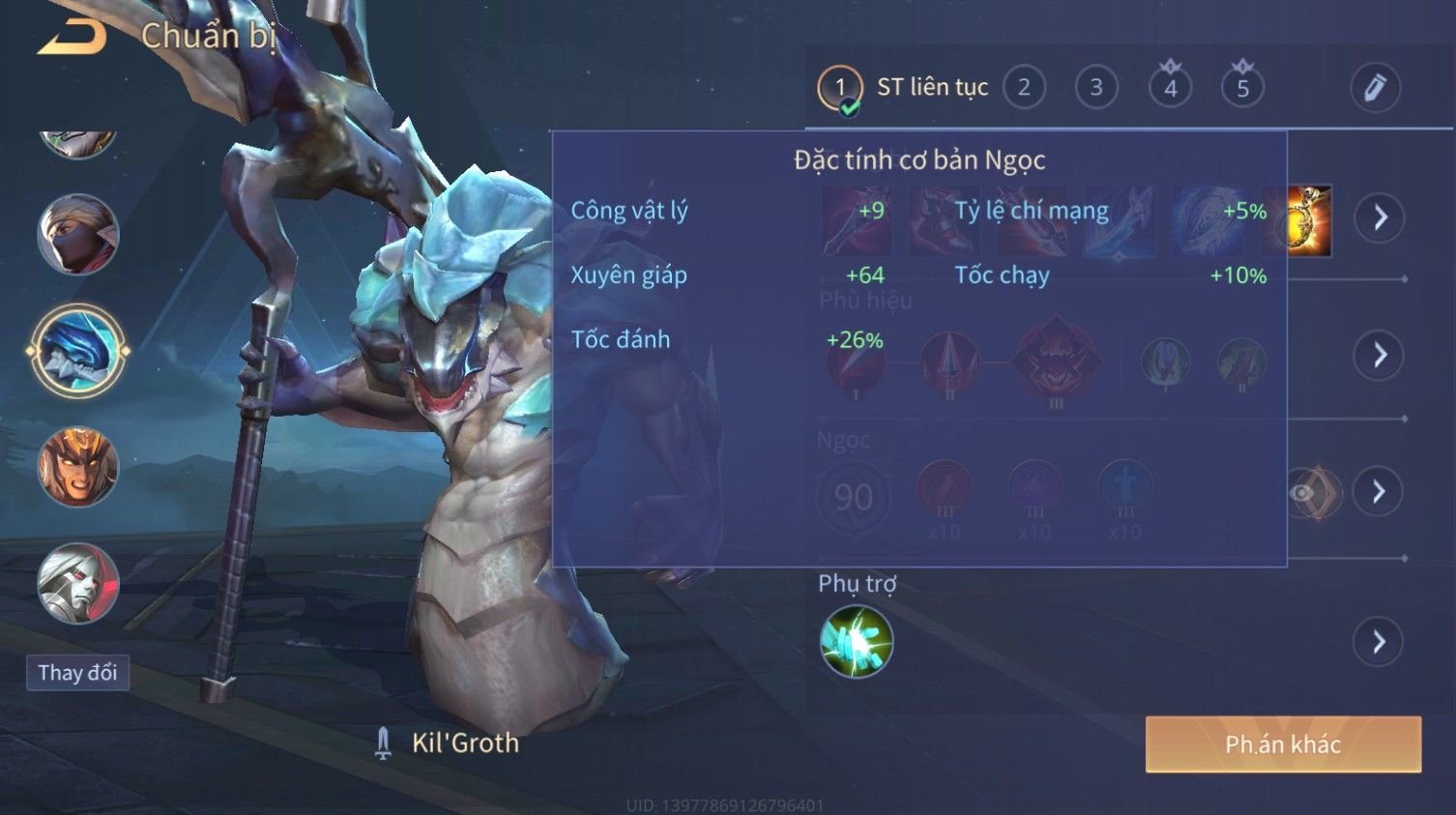Screen dimensions: 1456x815
Task: Choose build preset 4
Action: (1170, 88)
